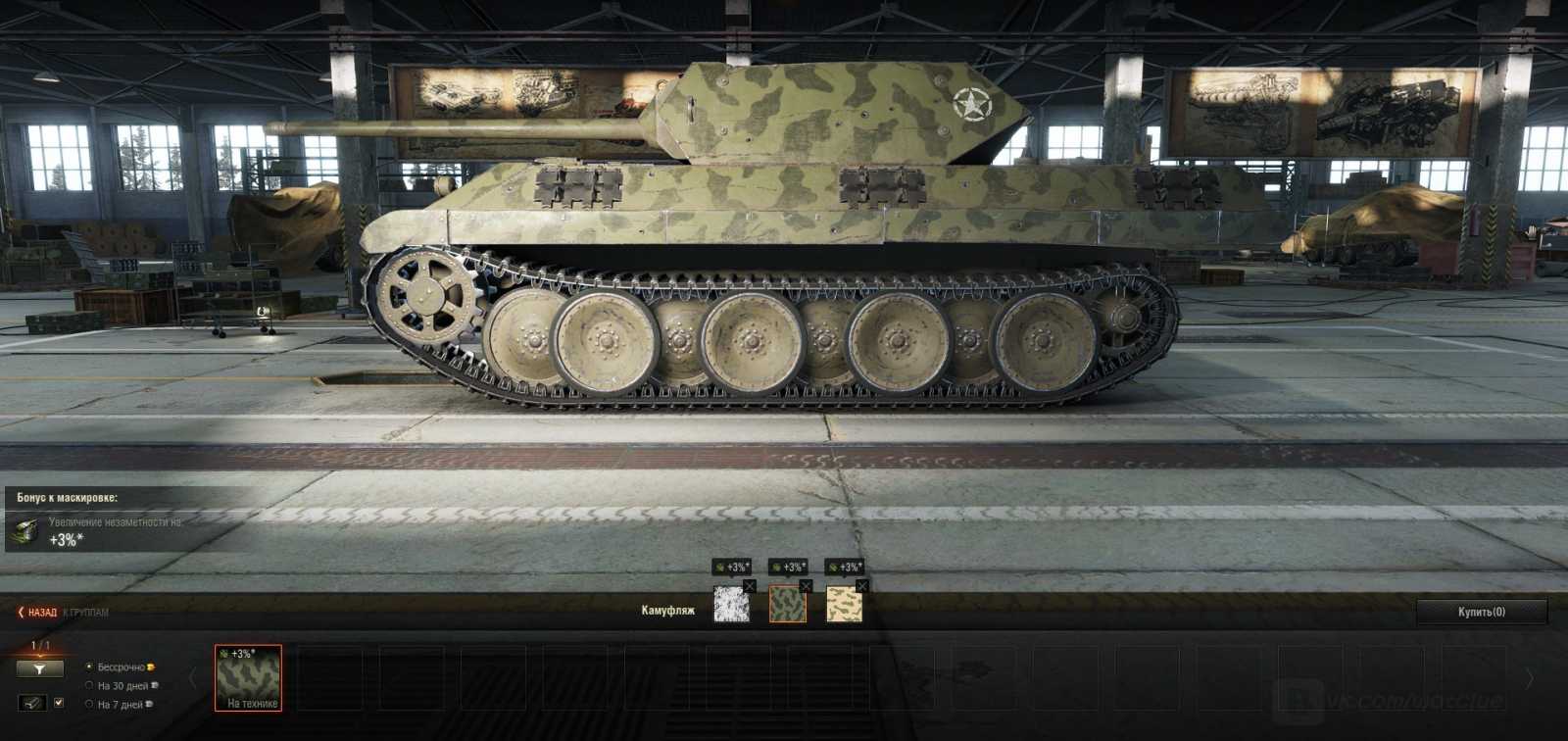The width and height of the screenshot is (1568, 741).
Task: Select the funnel filter icon
Action: pos(41,669)
